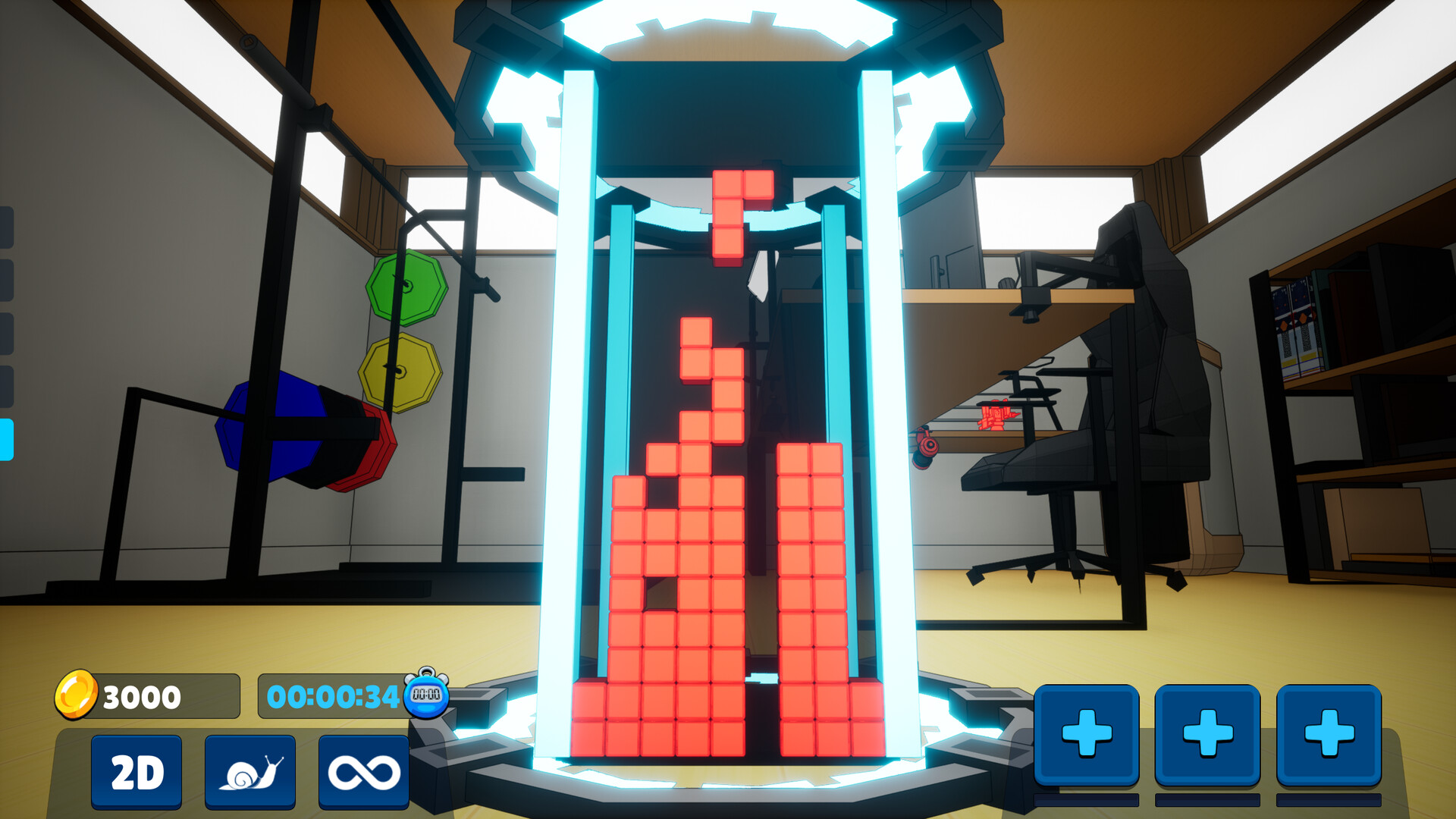Click the gold coin currency icon

(x=76, y=695)
